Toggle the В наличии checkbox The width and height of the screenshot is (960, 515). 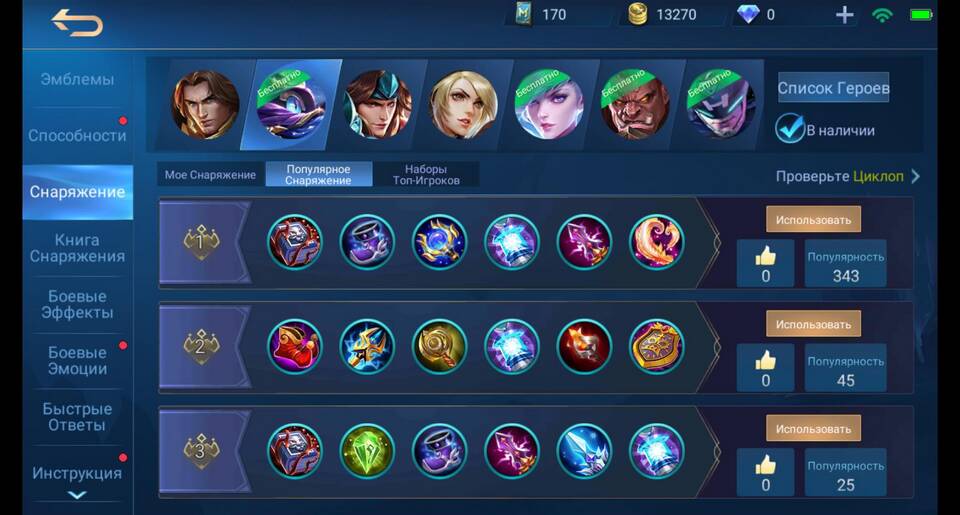[x=790, y=129]
